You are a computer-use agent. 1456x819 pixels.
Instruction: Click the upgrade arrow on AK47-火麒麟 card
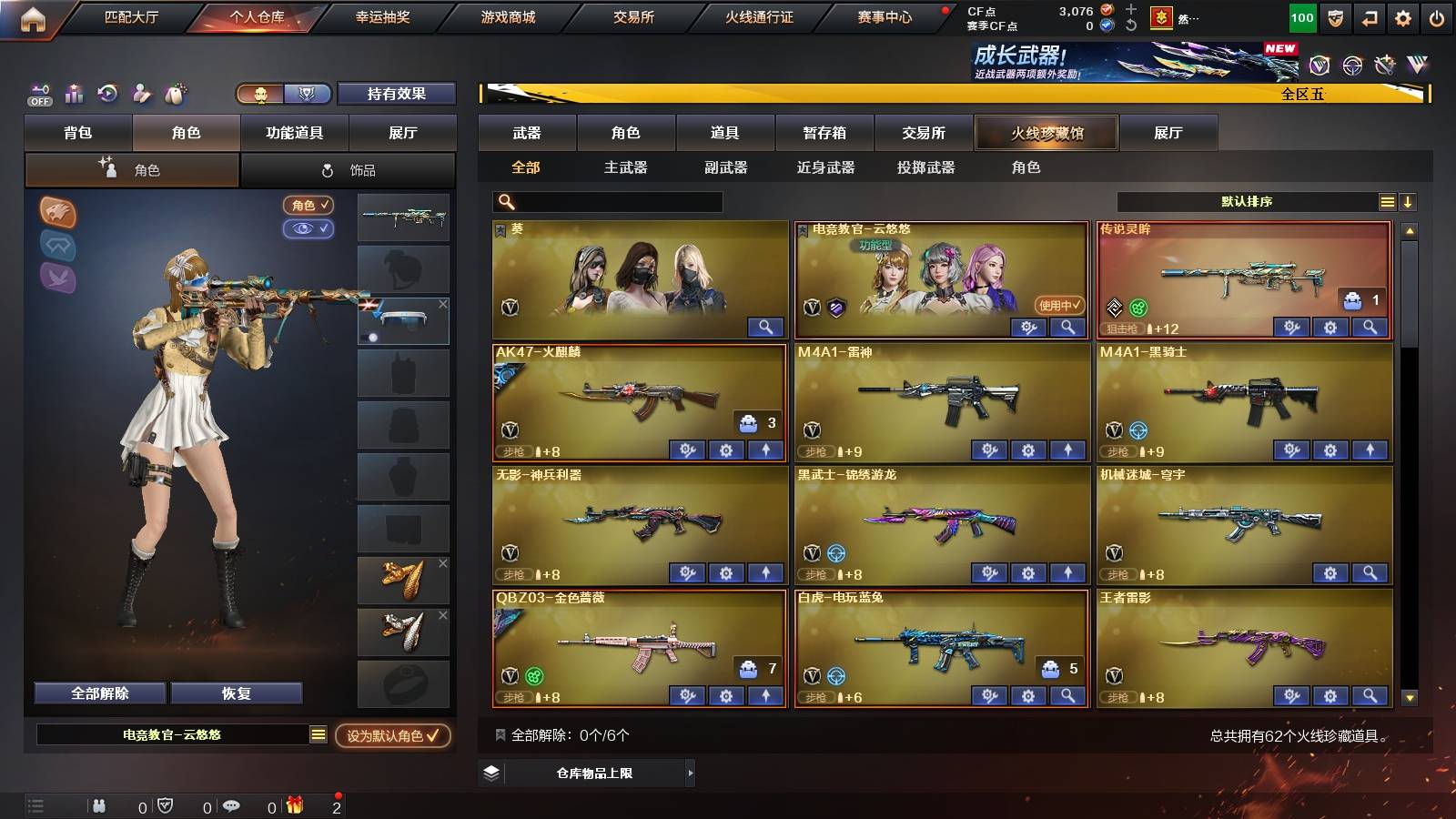[x=767, y=450]
